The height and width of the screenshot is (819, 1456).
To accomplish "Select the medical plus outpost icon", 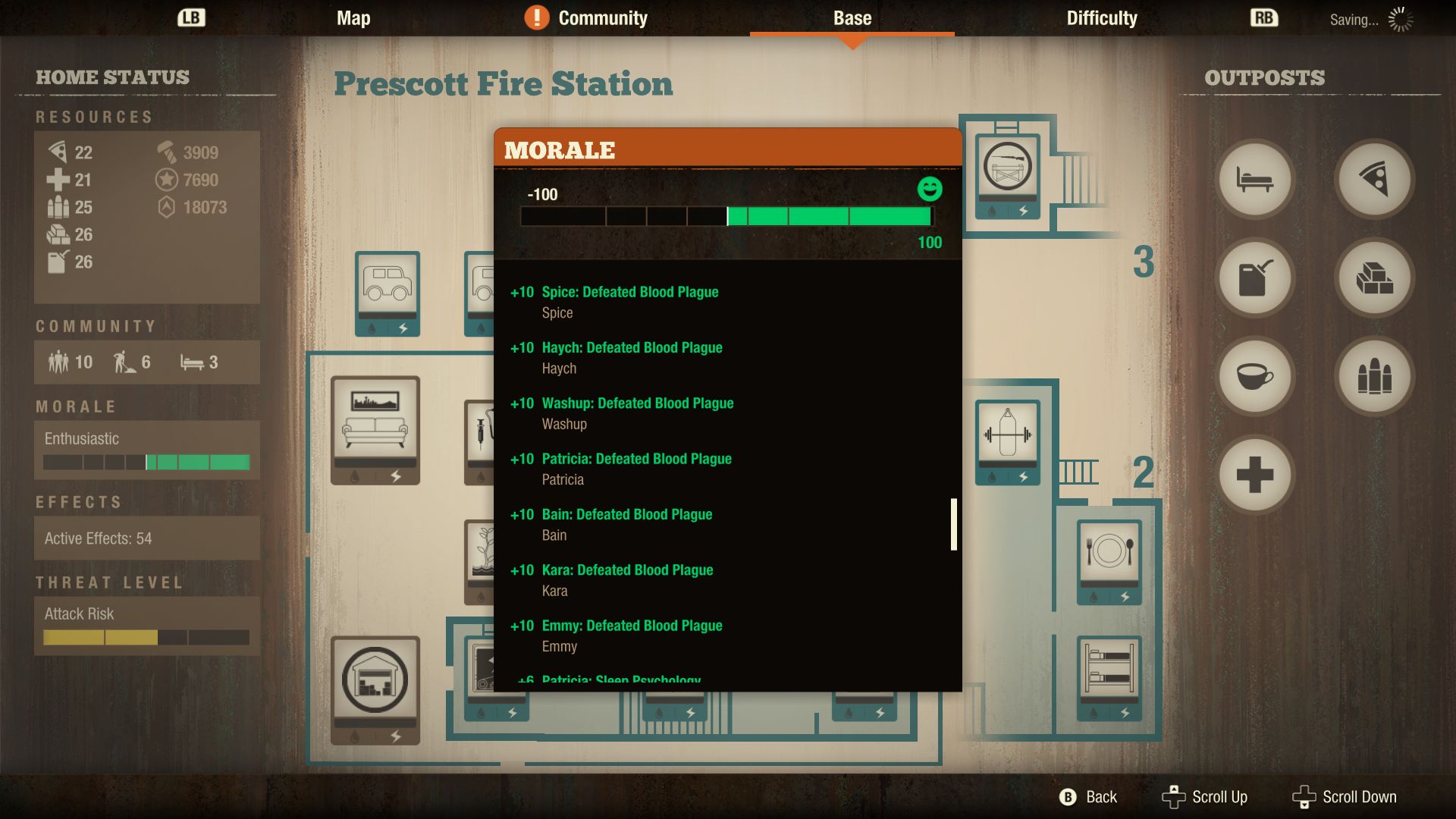I will click(x=1254, y=474).
